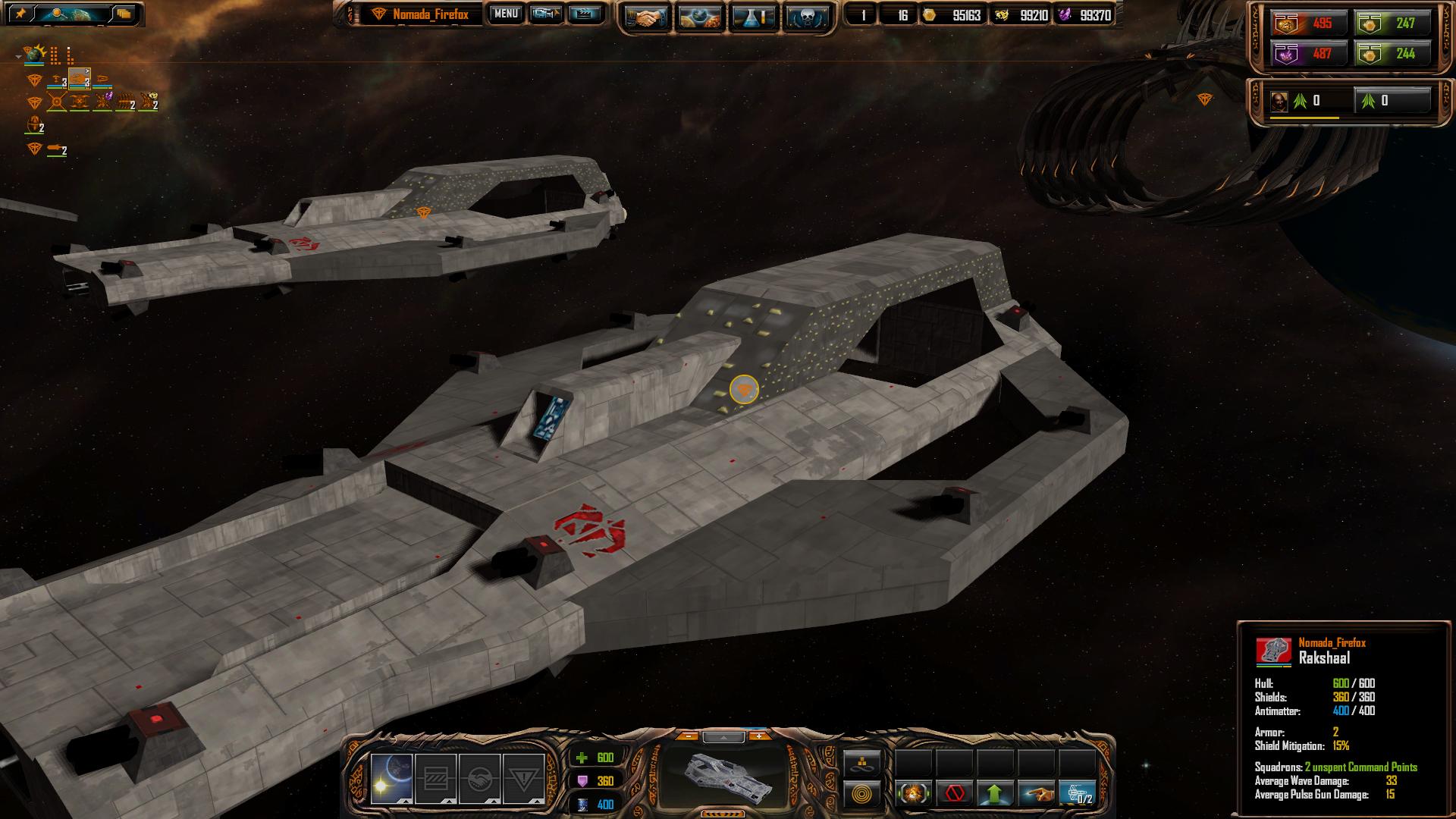Click the plus button above ship portrait
Viewport: 1456px width, 819px height.
click(x=758, y=736)
